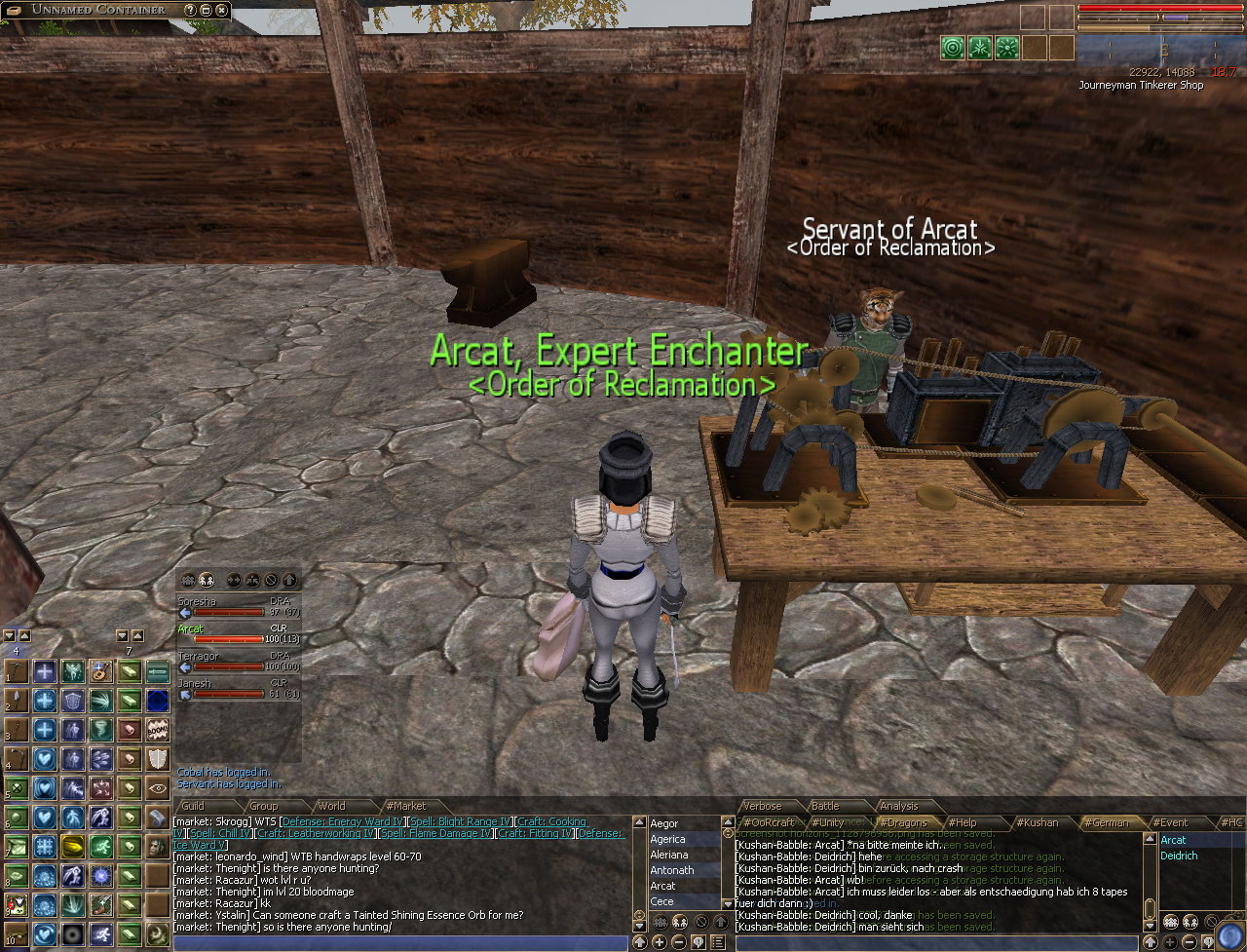Use the lute music ability icon
Screen dimensions: 1247x952
(x=101, y=671)
